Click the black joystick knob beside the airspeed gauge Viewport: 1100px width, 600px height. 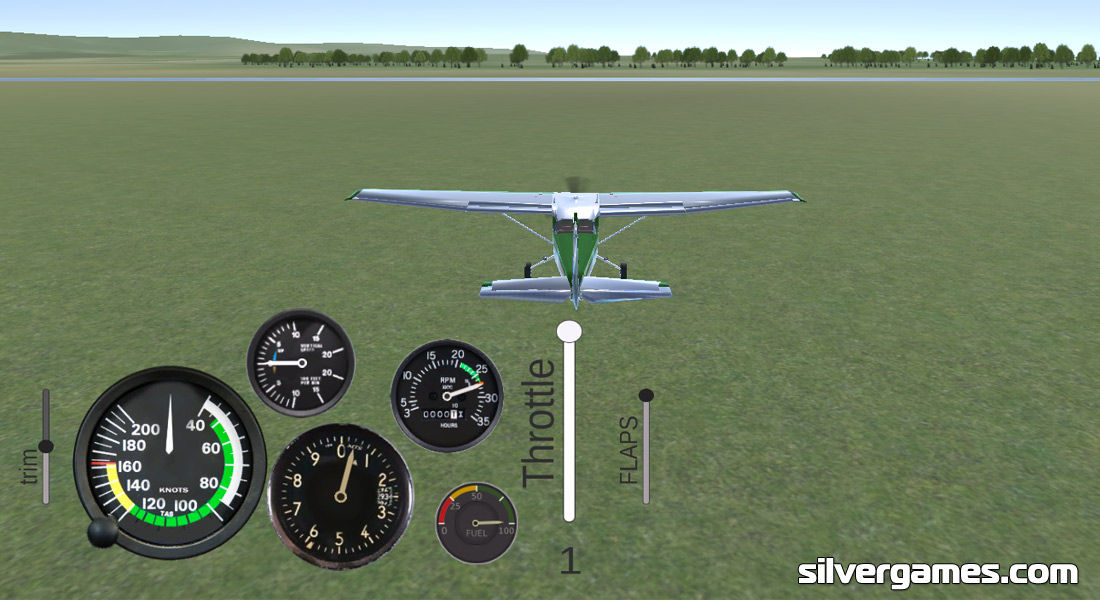point(102,533)
